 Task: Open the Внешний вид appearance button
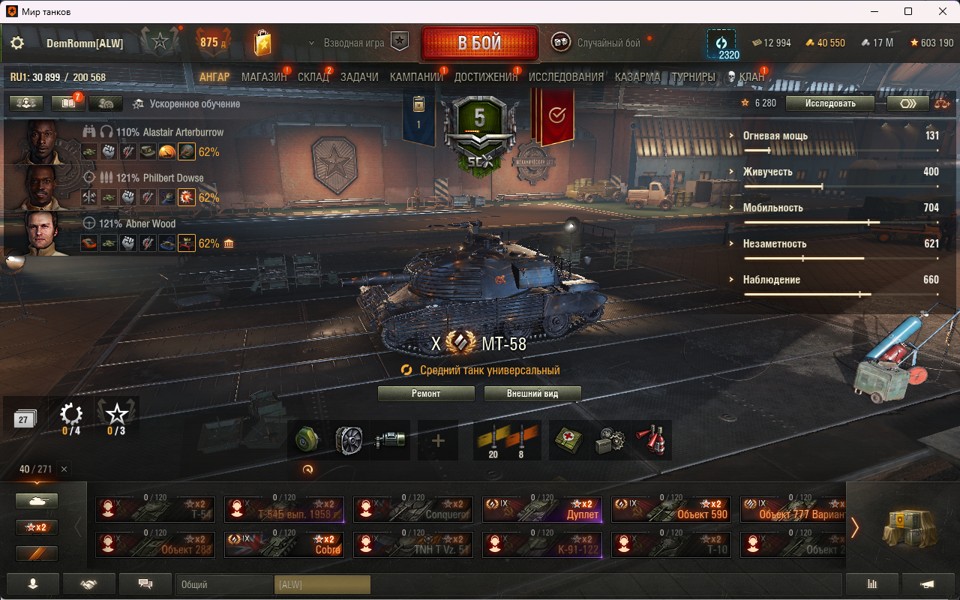coord(532,393)
